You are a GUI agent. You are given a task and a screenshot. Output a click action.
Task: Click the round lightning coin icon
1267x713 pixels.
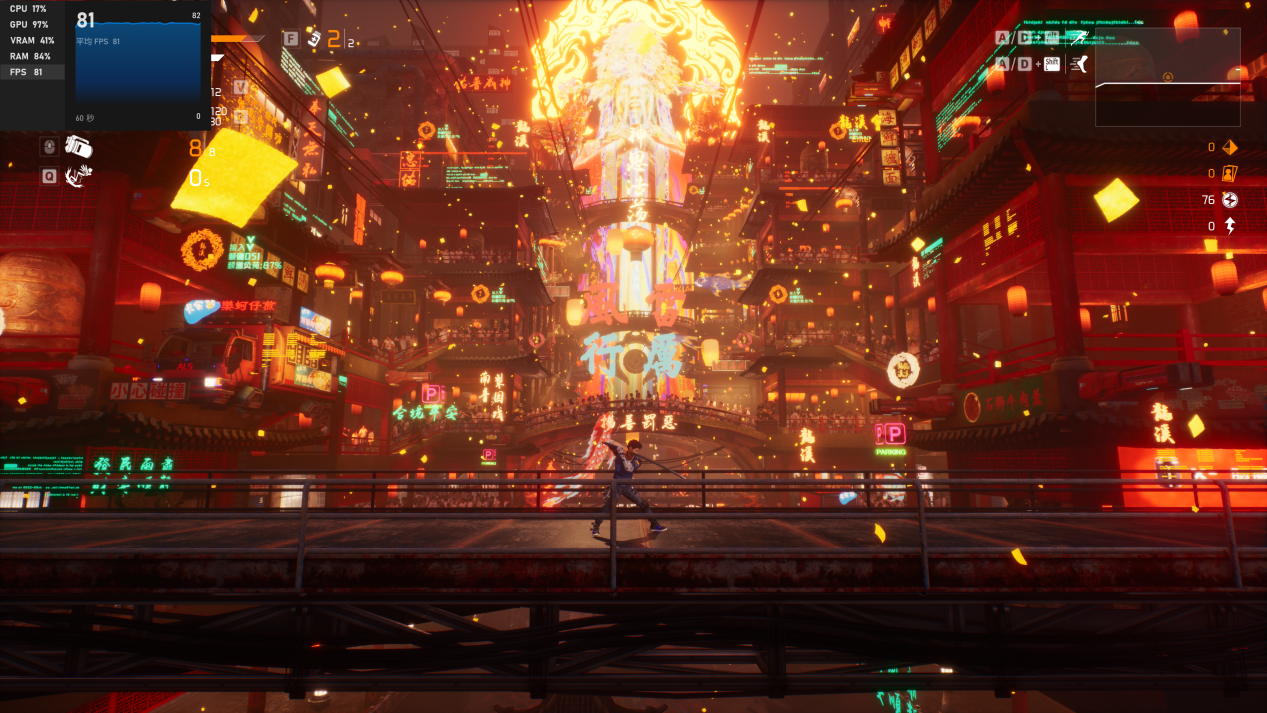[1229, 200]
